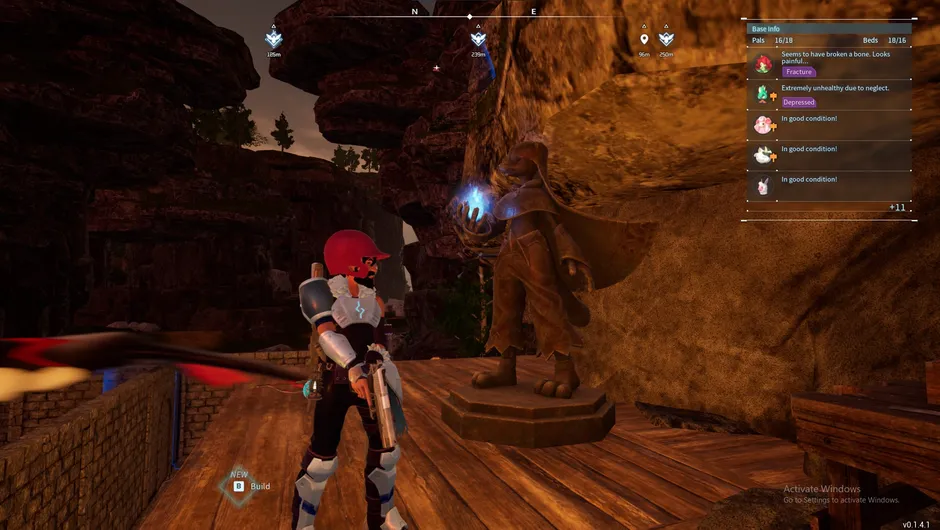Viewport: 940px width, 530px height.
Task: Click the red-haired pal portrait
Action: pyautogui.click(x=763, y=65)
